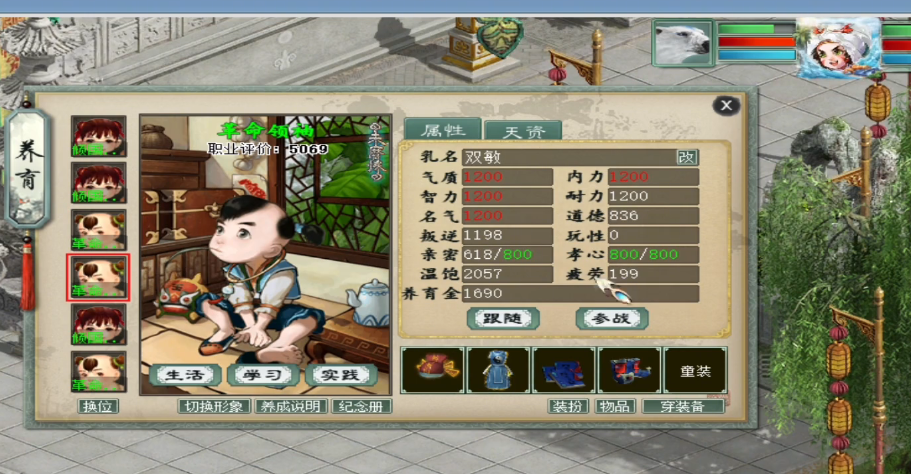Open the 物品 items list
The height and width of the screenshot is (474, 911).
pyautogui.click(x=613, y=406)
